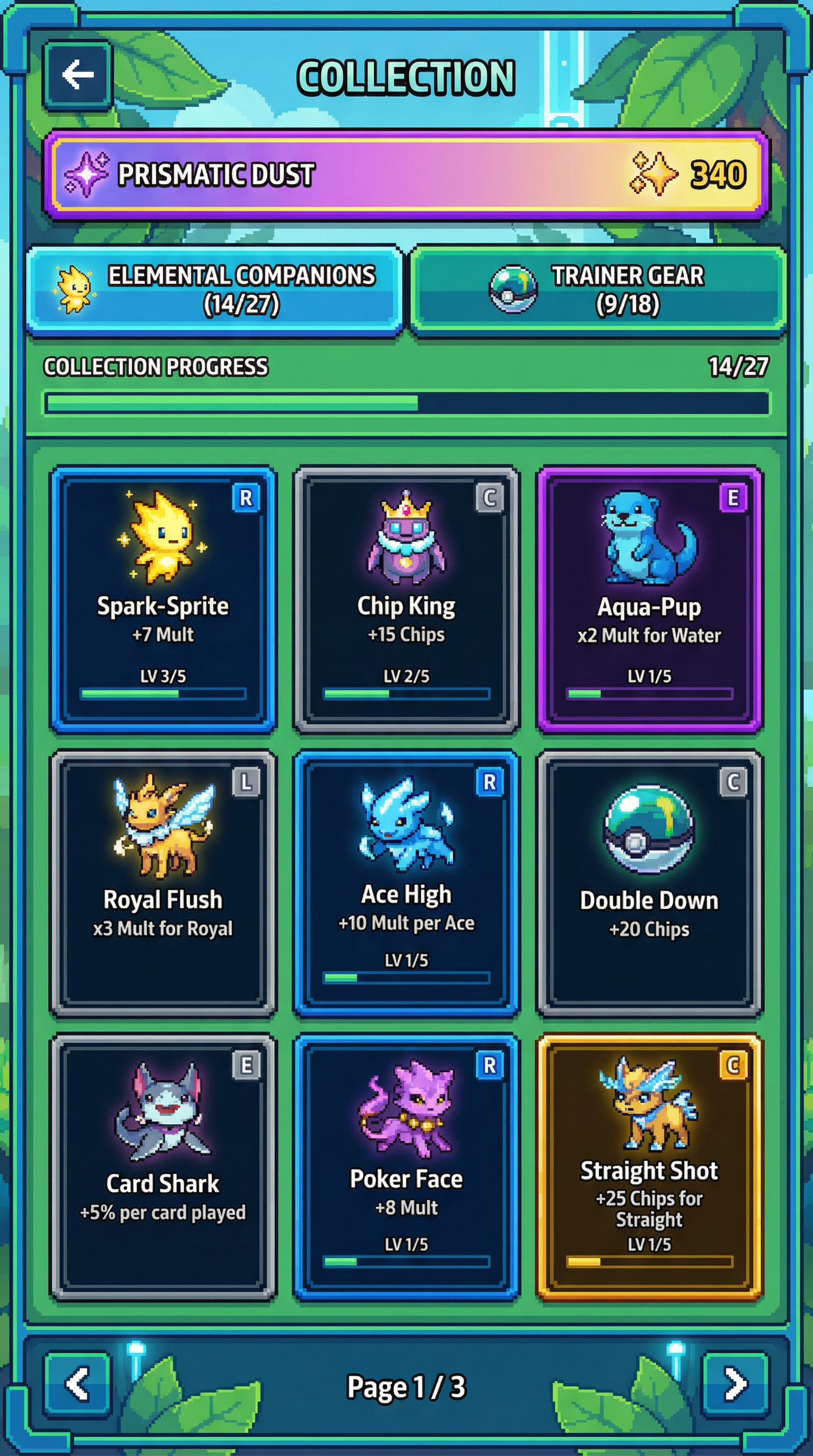The image size is (813, 1456).
Task: Inspect the Card Shark card
Action: [164, 1166]
